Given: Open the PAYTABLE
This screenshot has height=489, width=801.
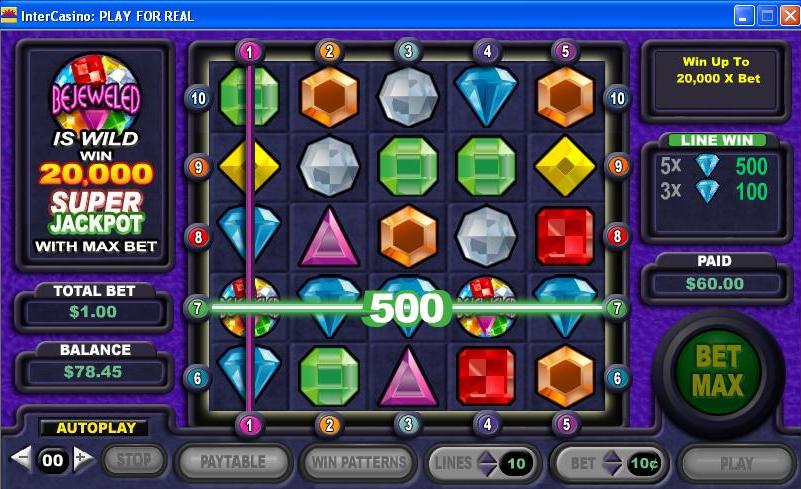Looking at the screenshot, I should click(x=233, y=462).
